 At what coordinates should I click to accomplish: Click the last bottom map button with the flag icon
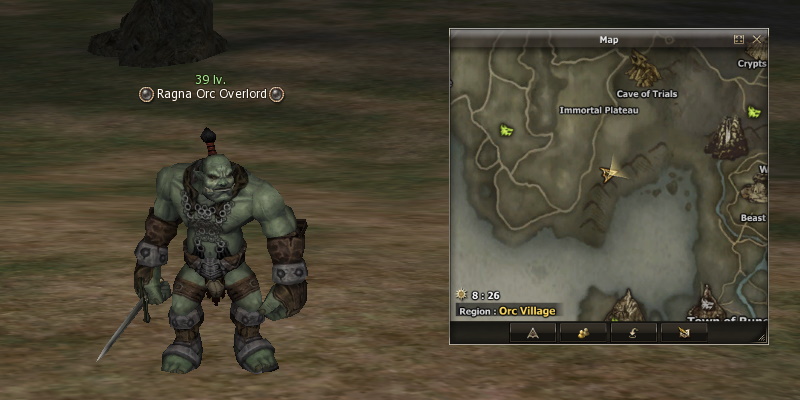[x=684, y=333]
